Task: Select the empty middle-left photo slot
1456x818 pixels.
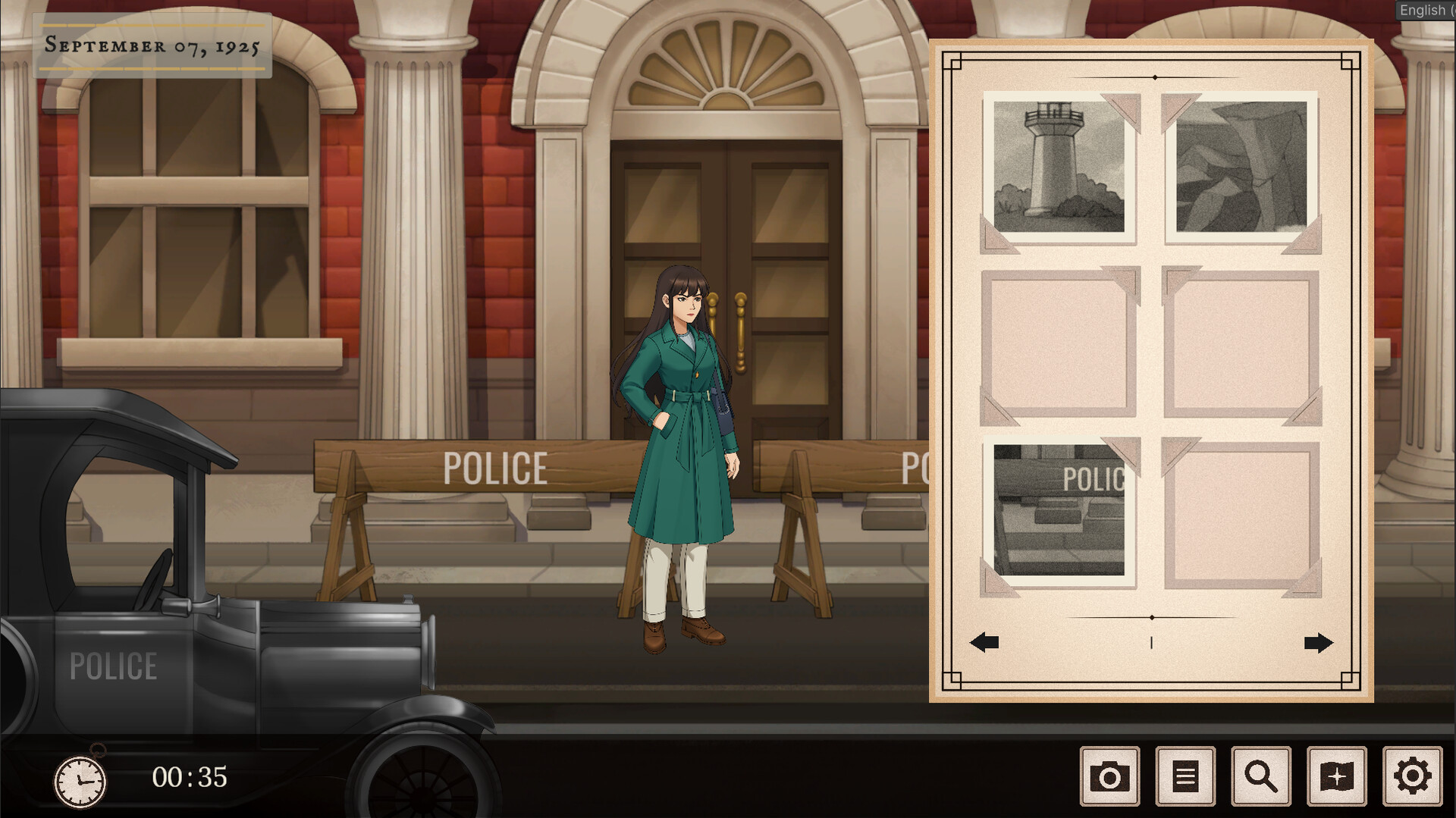Action: (x=1058, y=345)
